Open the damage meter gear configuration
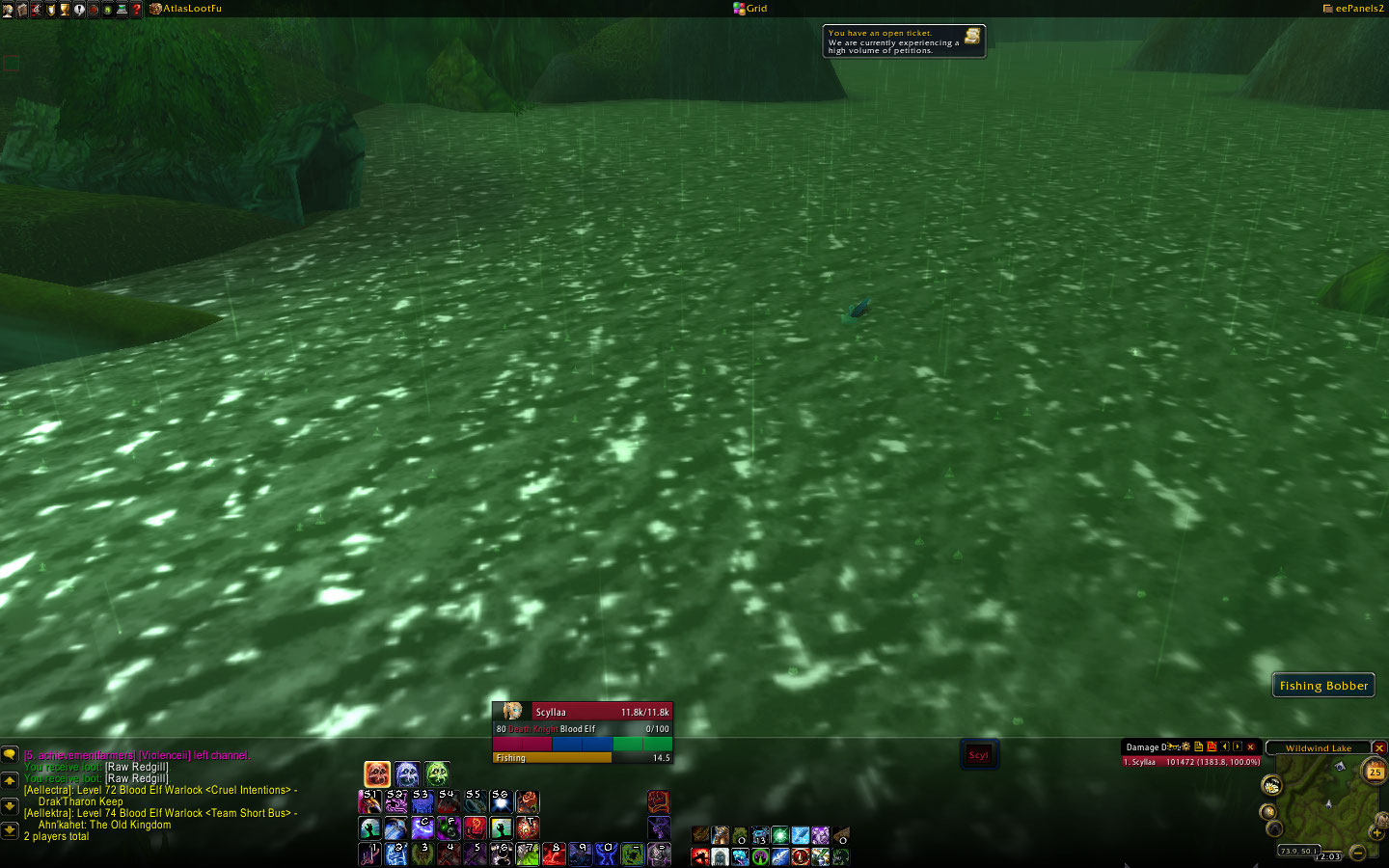Viewport: 1389px width, 868px height. [1185, 747]
